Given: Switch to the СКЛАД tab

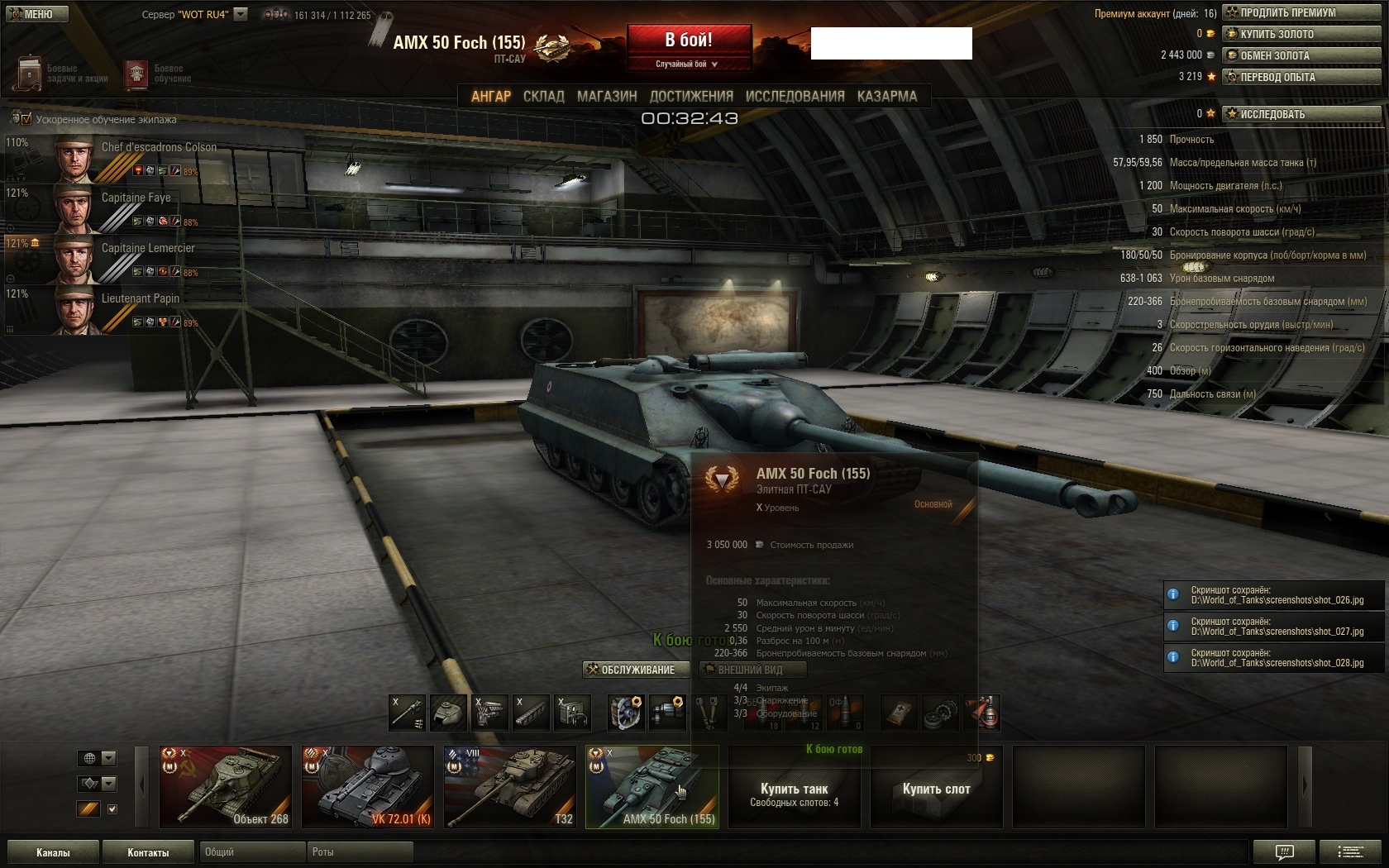Looking at the screenshot, I should click(543, 97).
